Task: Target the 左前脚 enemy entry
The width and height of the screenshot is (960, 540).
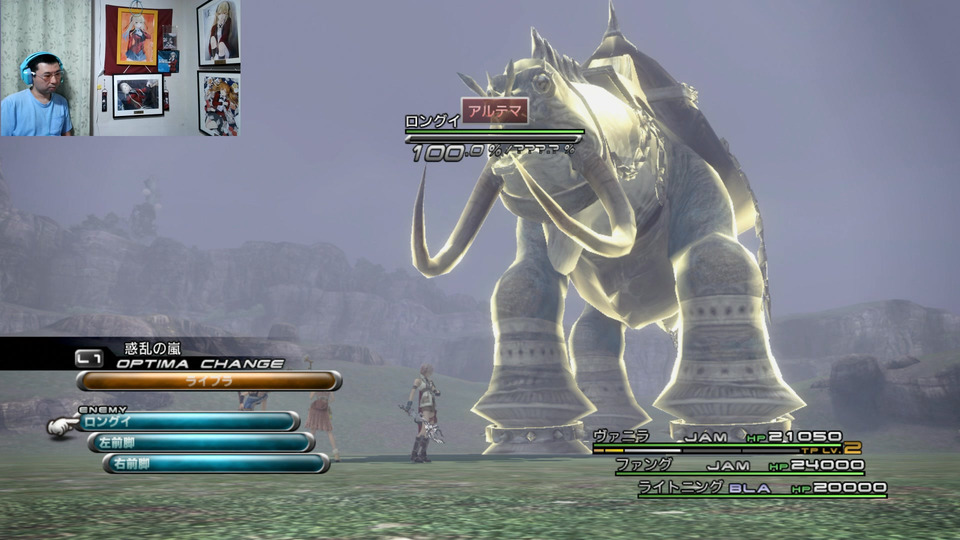Action: [200, 442]
